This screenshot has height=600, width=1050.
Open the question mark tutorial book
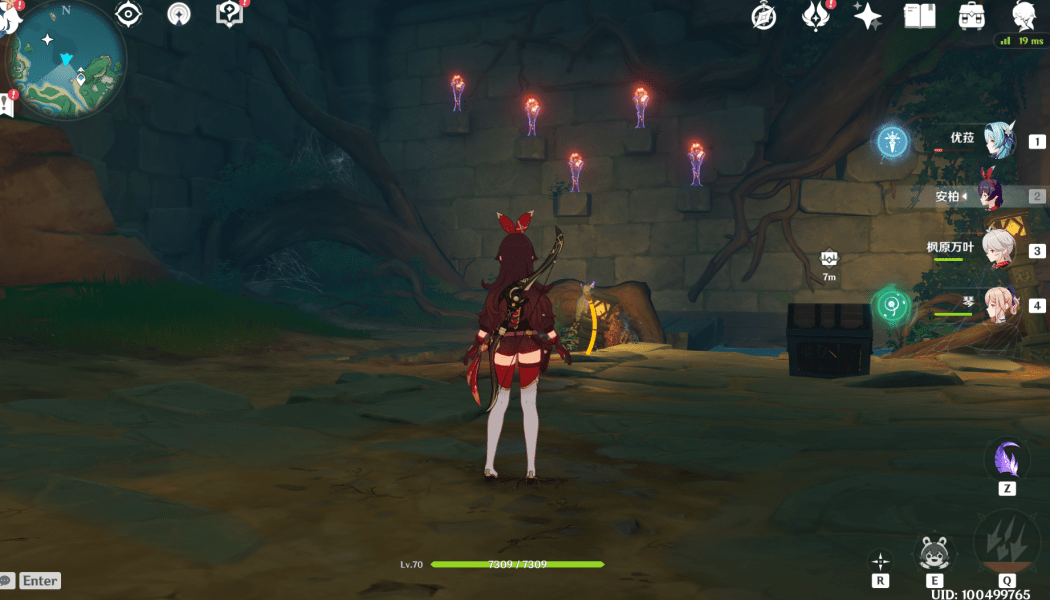tap(229, 14)
